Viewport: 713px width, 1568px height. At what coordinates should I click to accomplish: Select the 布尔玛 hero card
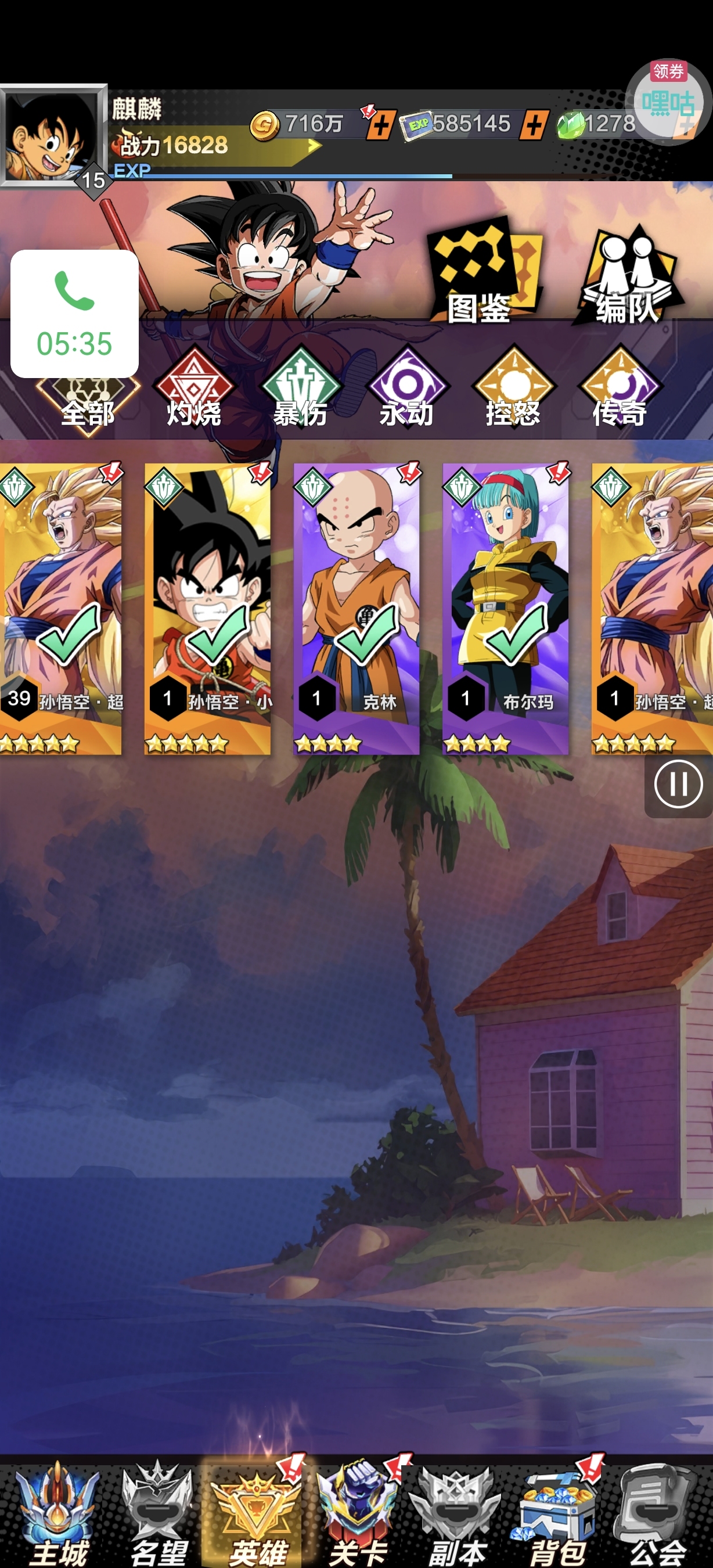506,609
